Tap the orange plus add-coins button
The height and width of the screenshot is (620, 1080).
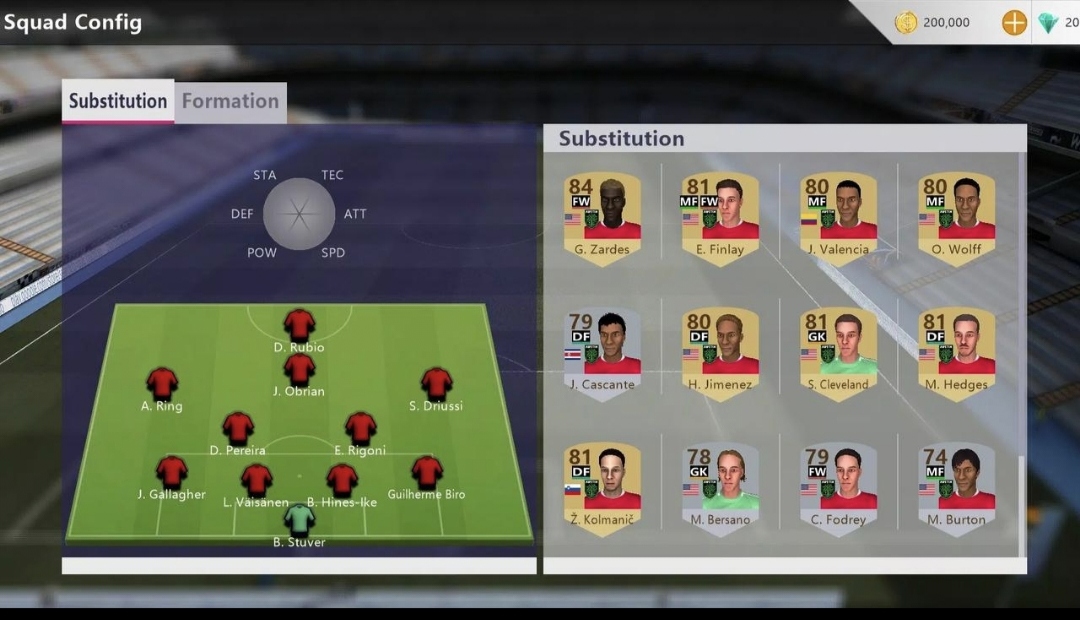coord(1014,22)
